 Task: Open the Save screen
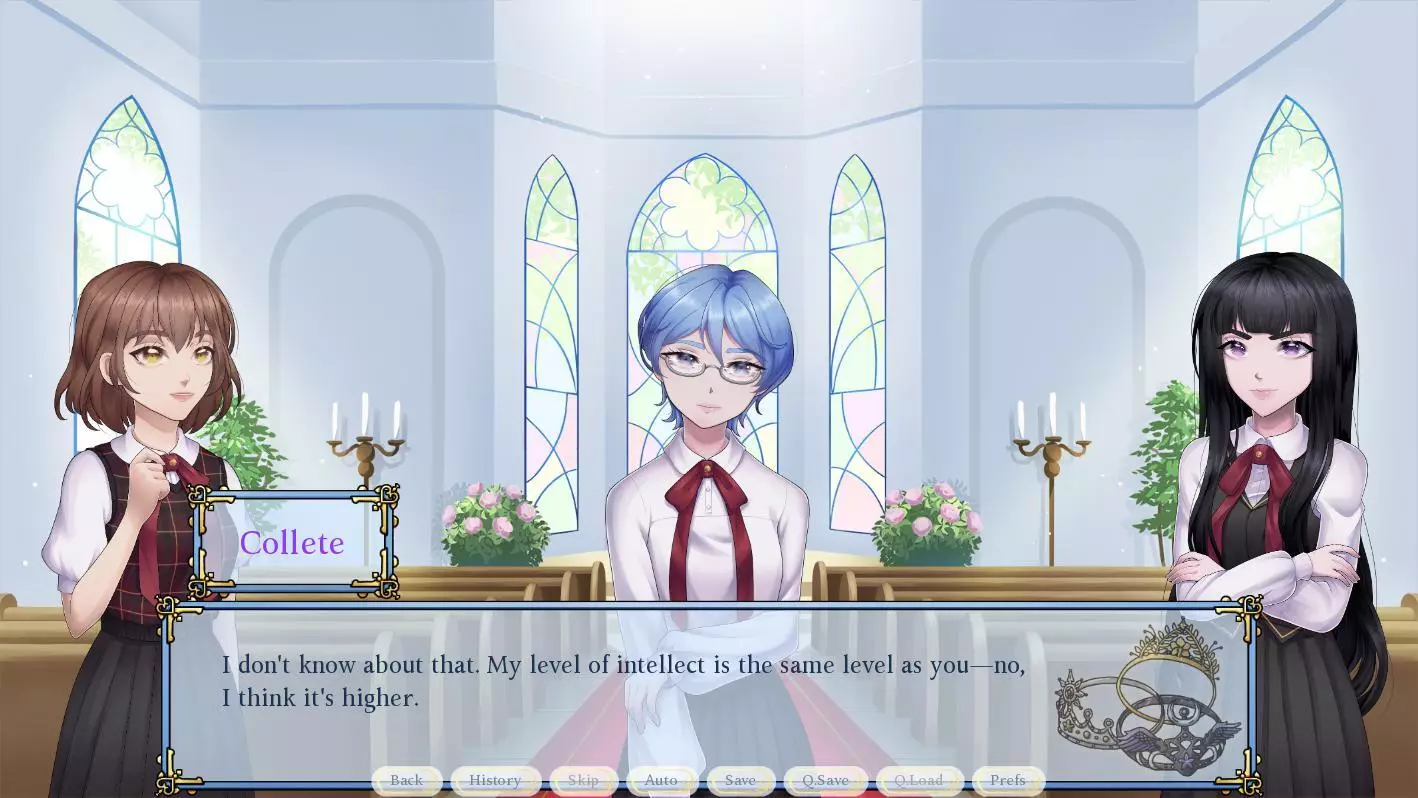pos(740,780)
